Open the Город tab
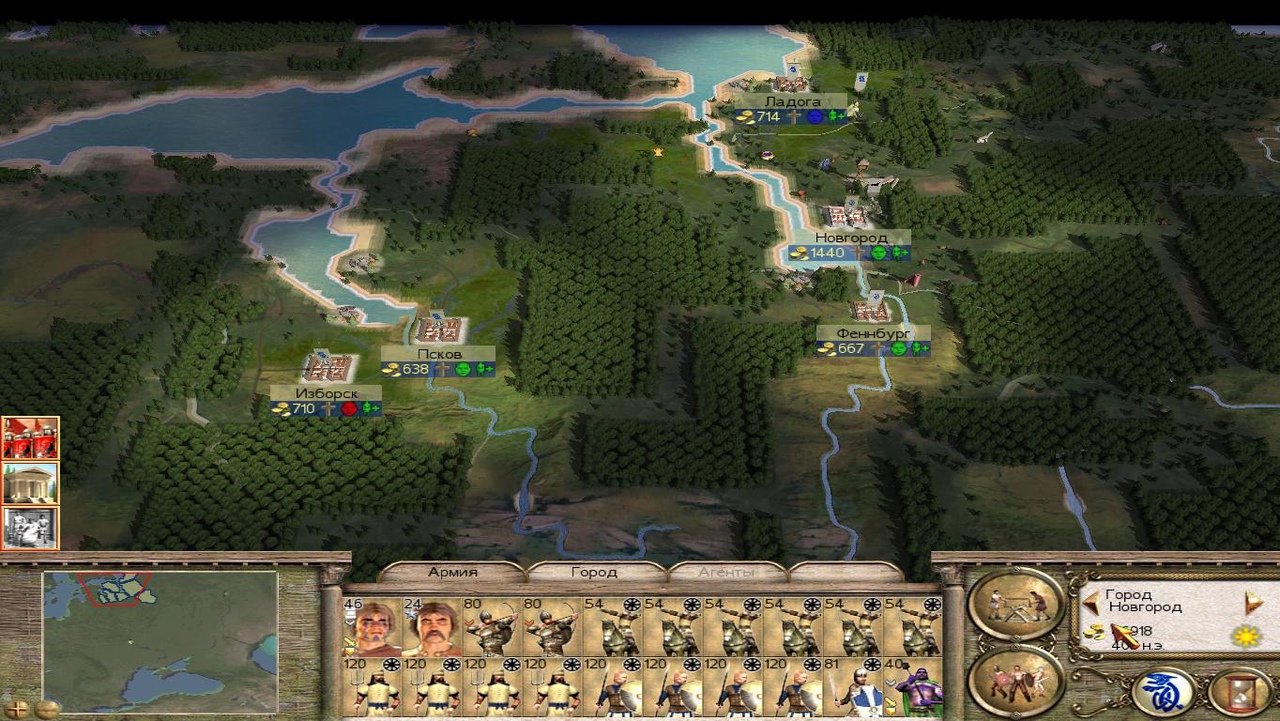 594,572
